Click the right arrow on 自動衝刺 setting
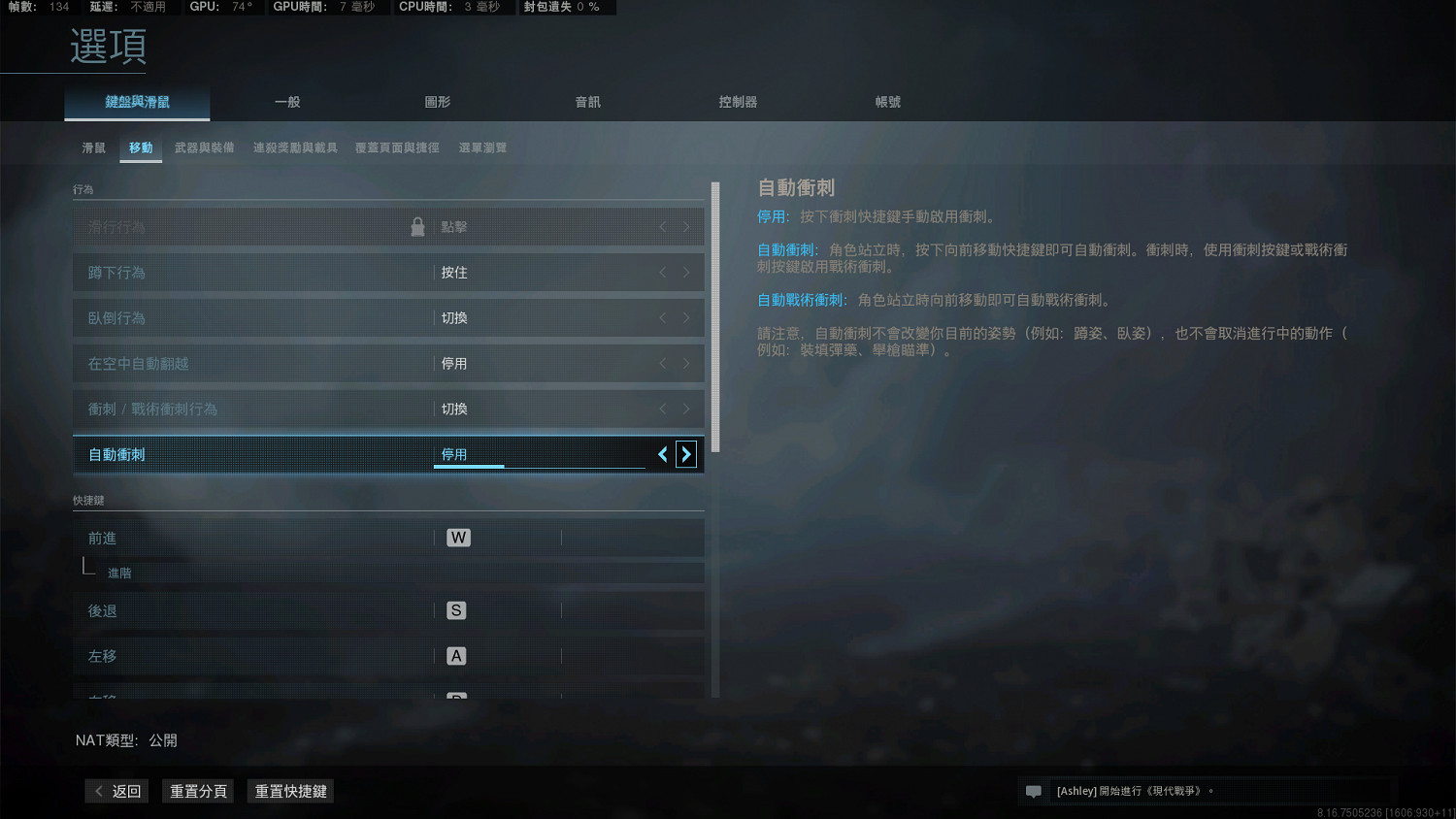1456x819 pixels. (686, 453)
